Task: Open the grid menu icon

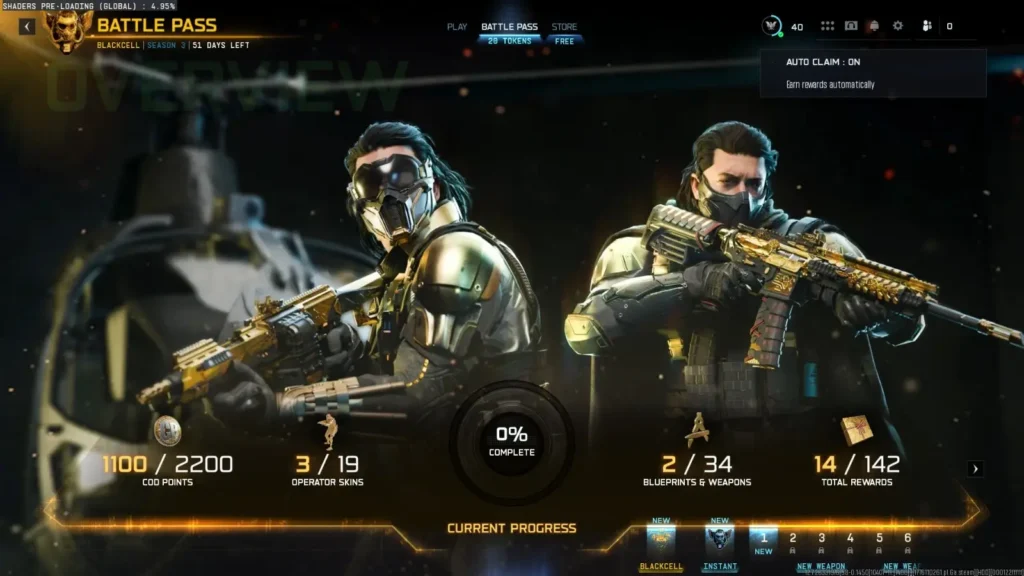Action: pyautogui.click(x=827, y=26)
